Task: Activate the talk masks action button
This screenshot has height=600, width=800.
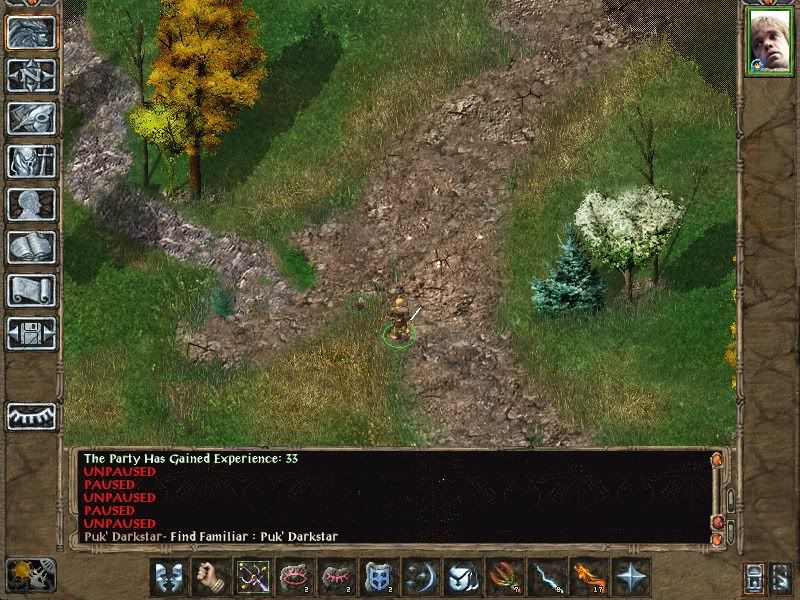Action: (169, 577)
